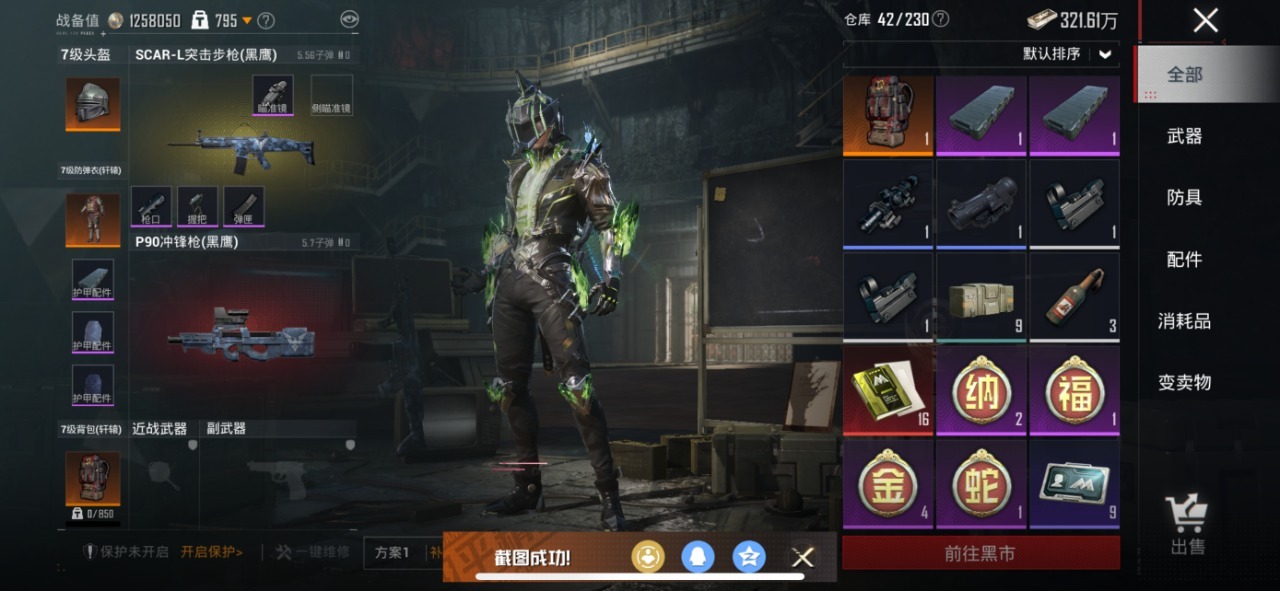Image resolution: width=1280 pixels, height=591 pixels.
Task: Select the 变卖物 category tab
Action: point(1184,382)
